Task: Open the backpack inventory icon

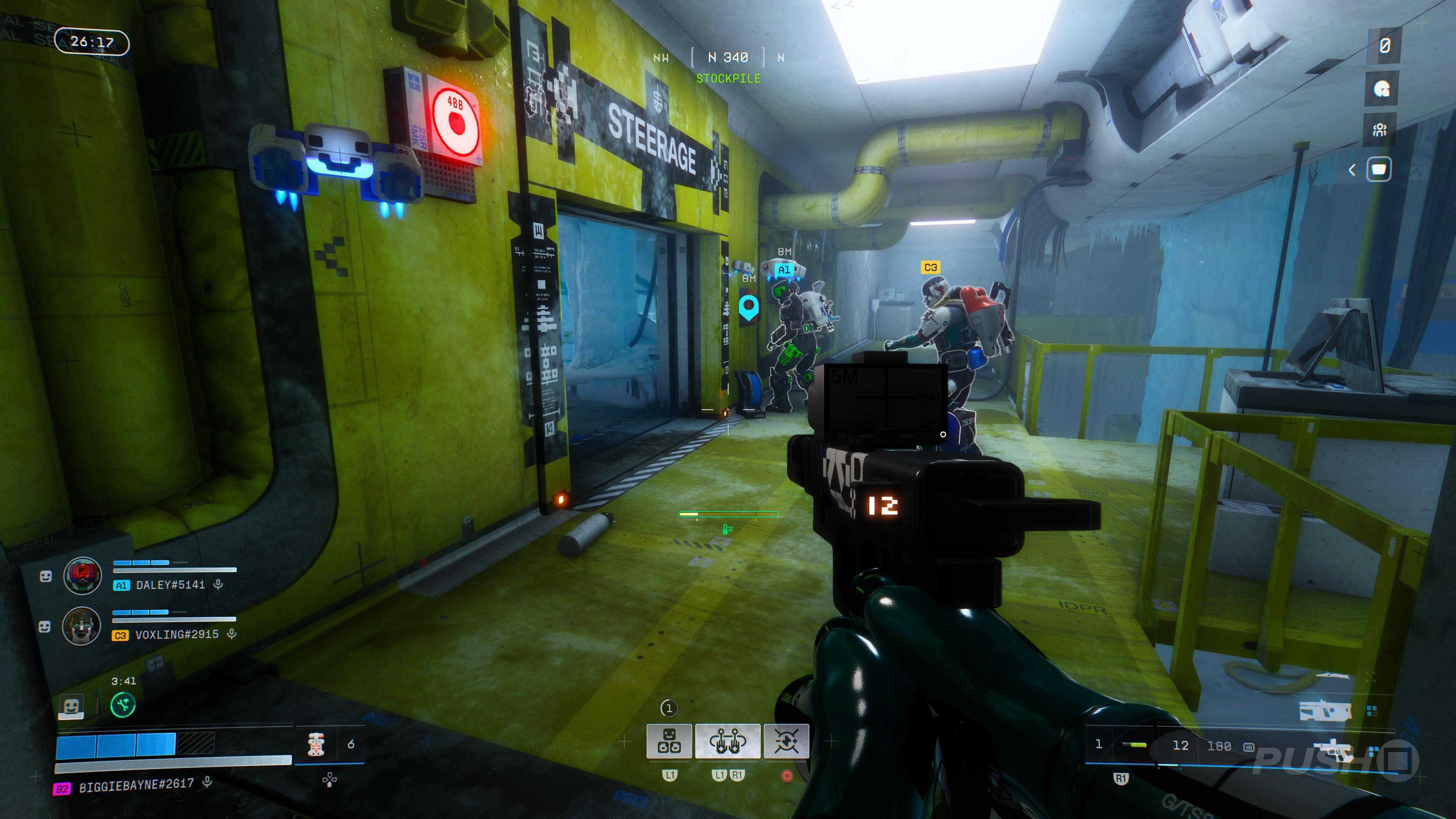Action: tap(1379, 169)
